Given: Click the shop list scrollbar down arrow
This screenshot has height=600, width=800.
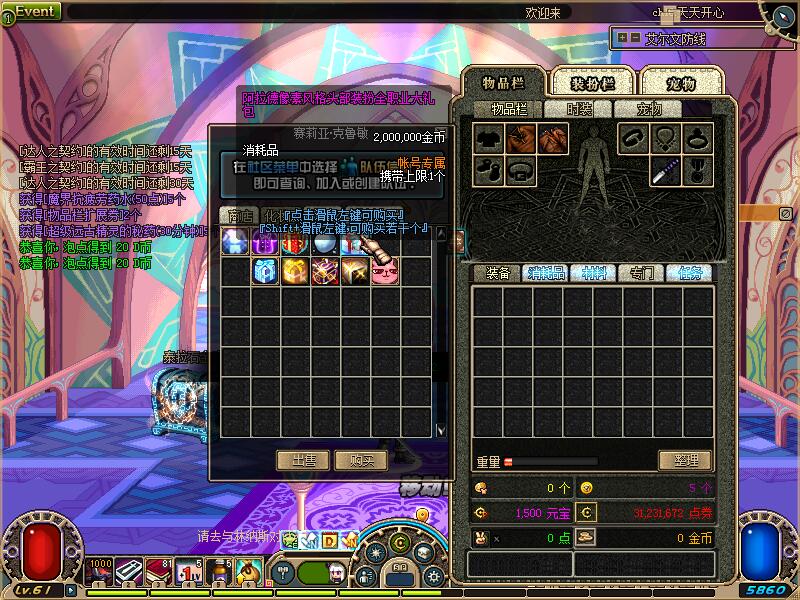Looking at the screenshot, I should [x=441, y=430].
